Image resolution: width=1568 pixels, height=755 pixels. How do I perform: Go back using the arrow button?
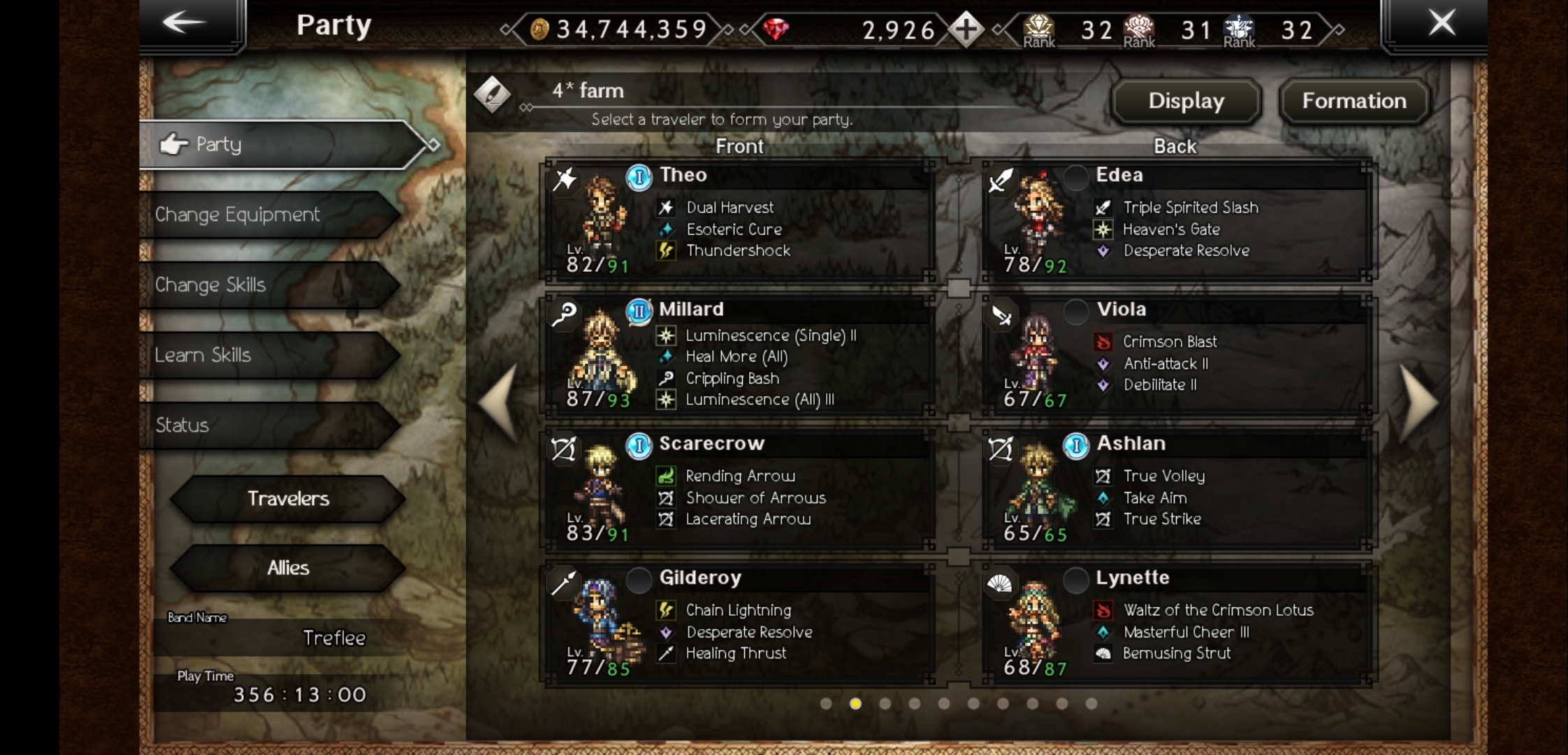[184, 23]
